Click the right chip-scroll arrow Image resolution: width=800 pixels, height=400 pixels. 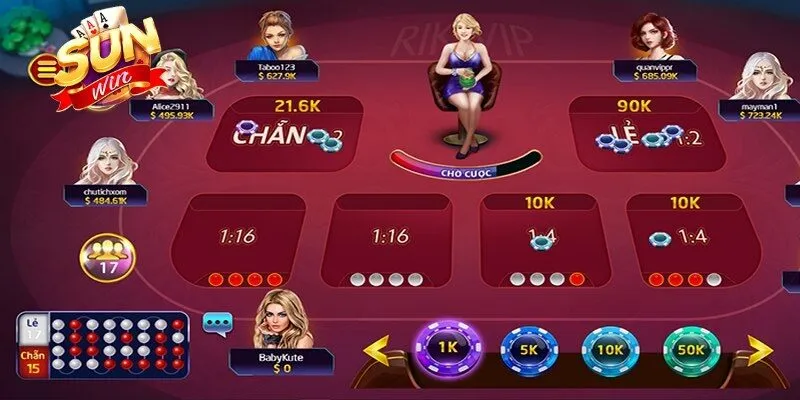[x=760, y=351]
